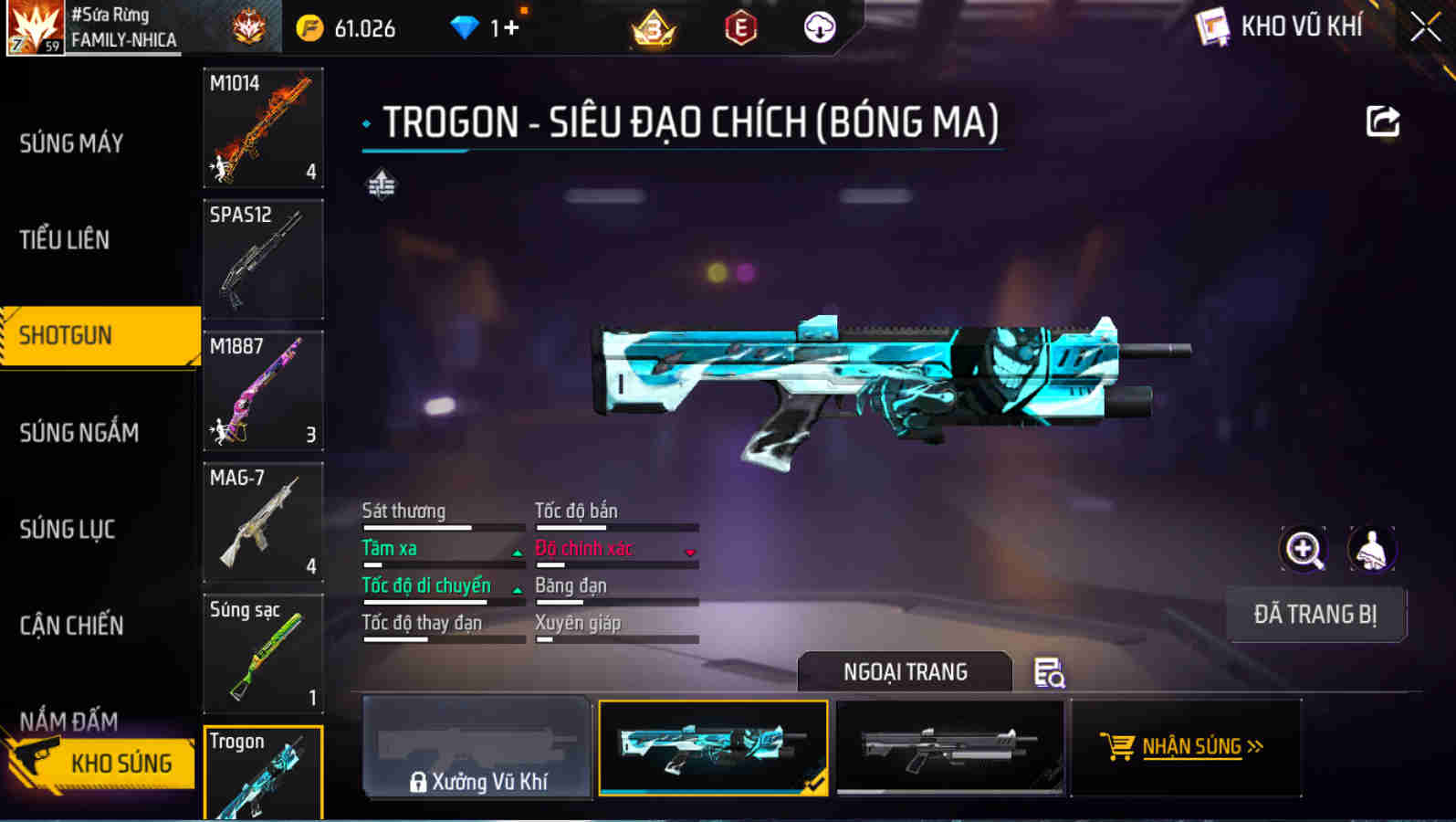Follow the Nhận Súng link
This screenshot has height=822, width=1456.
tap(1184, 747)
